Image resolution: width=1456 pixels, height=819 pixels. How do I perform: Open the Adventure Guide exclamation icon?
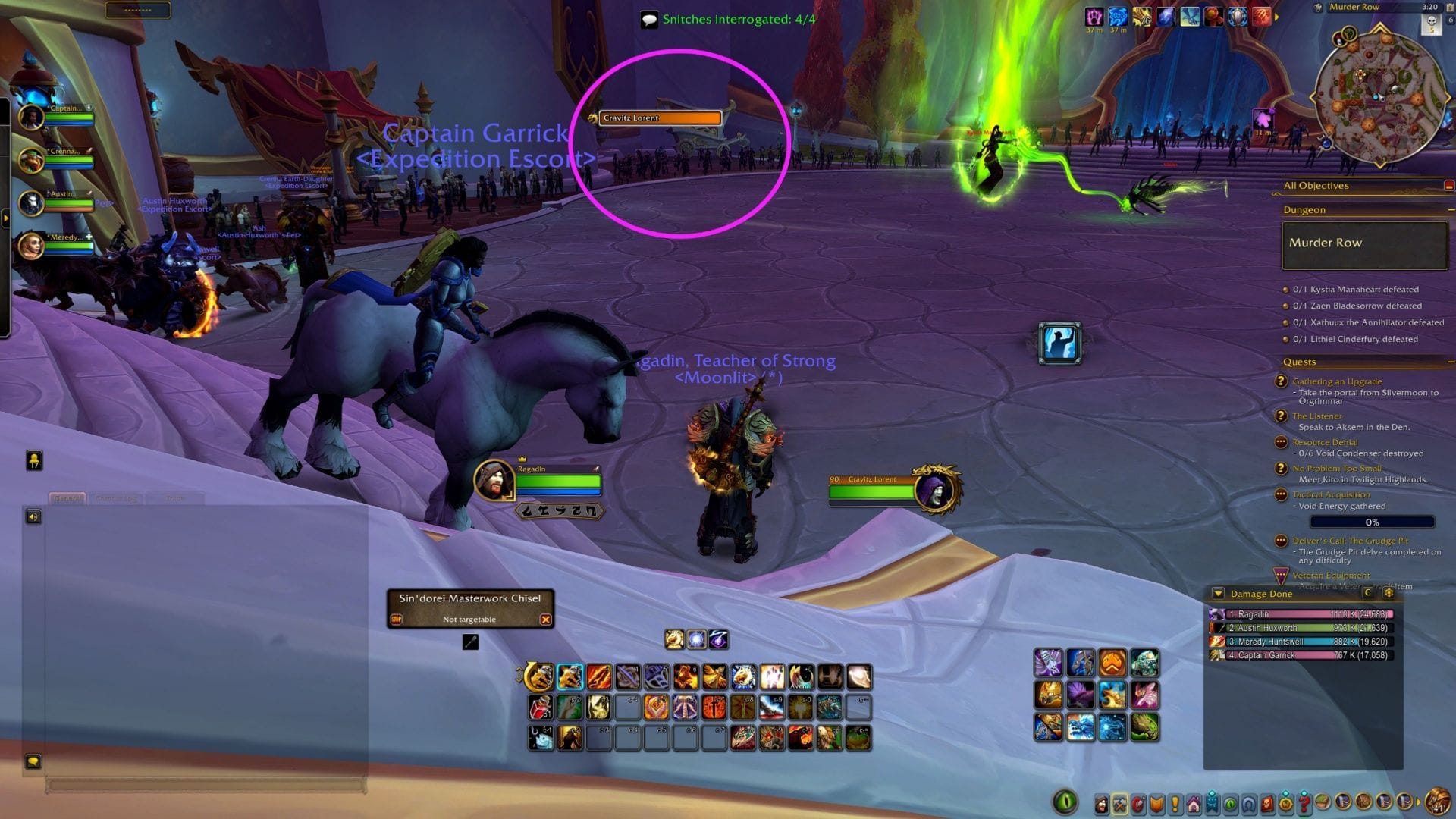[1175, 802]
